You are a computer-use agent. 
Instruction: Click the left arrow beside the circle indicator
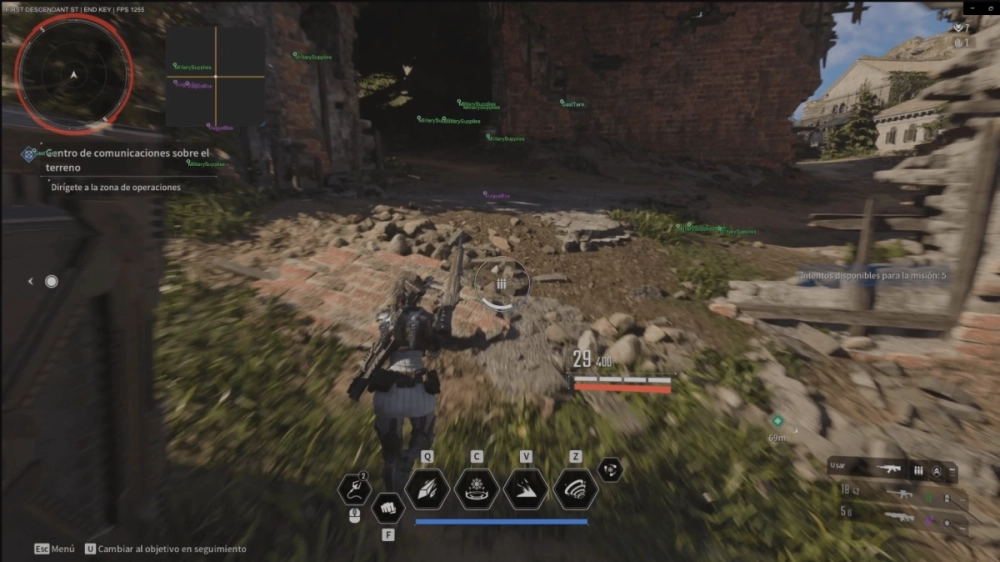click(x=30, y=282)
